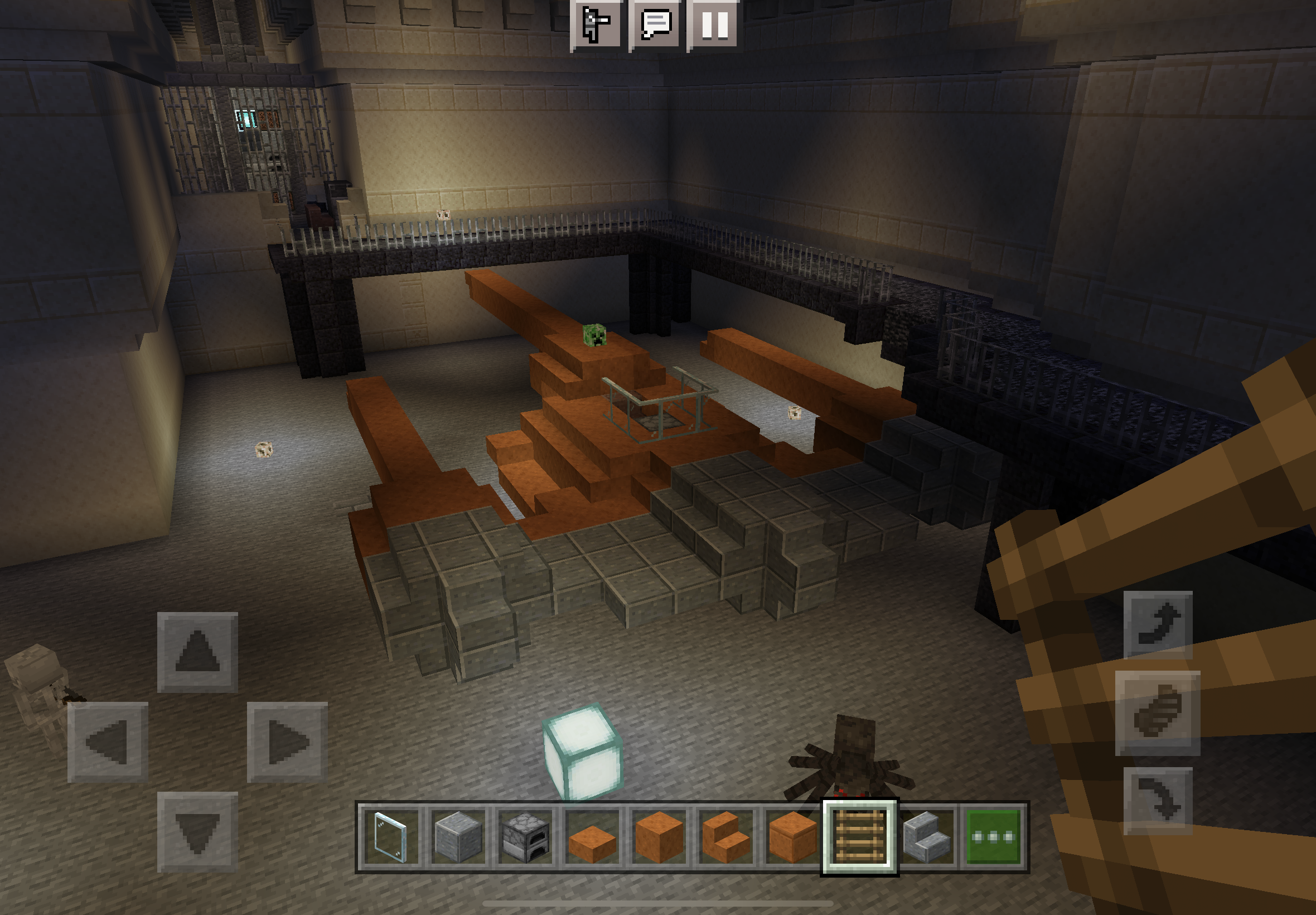This screenshot has height=915, width=1316.
Task: Open the chat speech bubble
Action: [x=655, y=24]
